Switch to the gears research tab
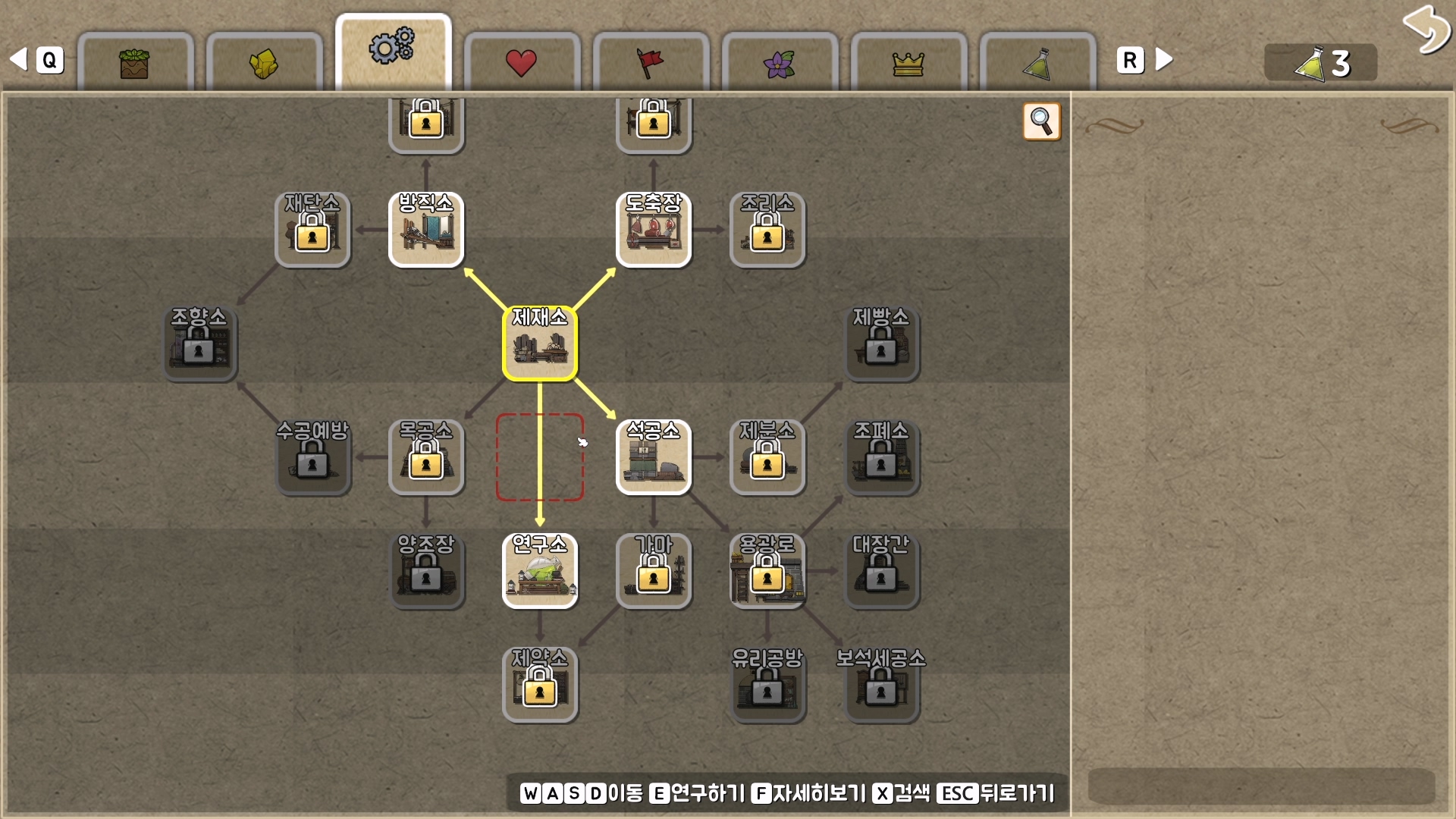The width and height of the screenshot is (1456, 819). pos(393,50)
